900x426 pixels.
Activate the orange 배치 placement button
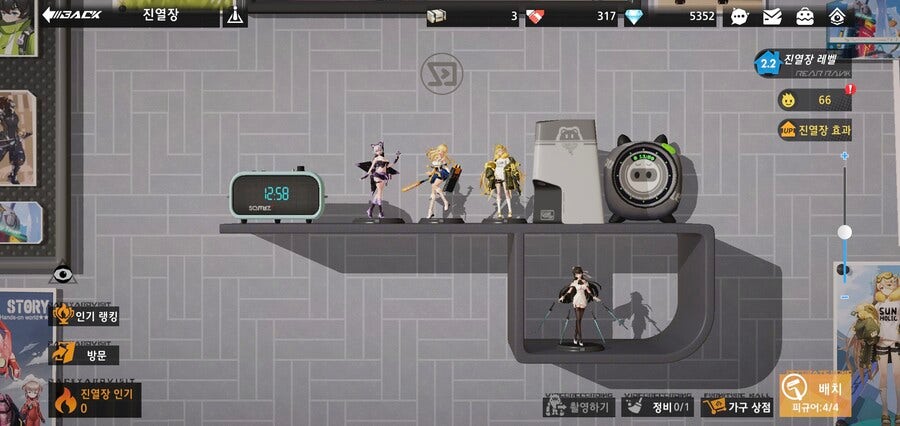pyautogui.click(x=815, y=394)
